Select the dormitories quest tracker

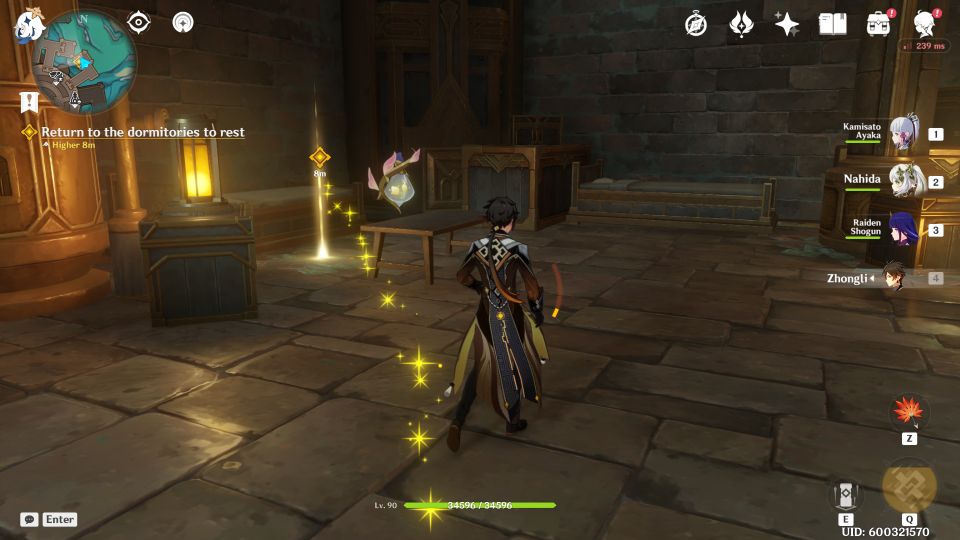(x=142, y=132)
